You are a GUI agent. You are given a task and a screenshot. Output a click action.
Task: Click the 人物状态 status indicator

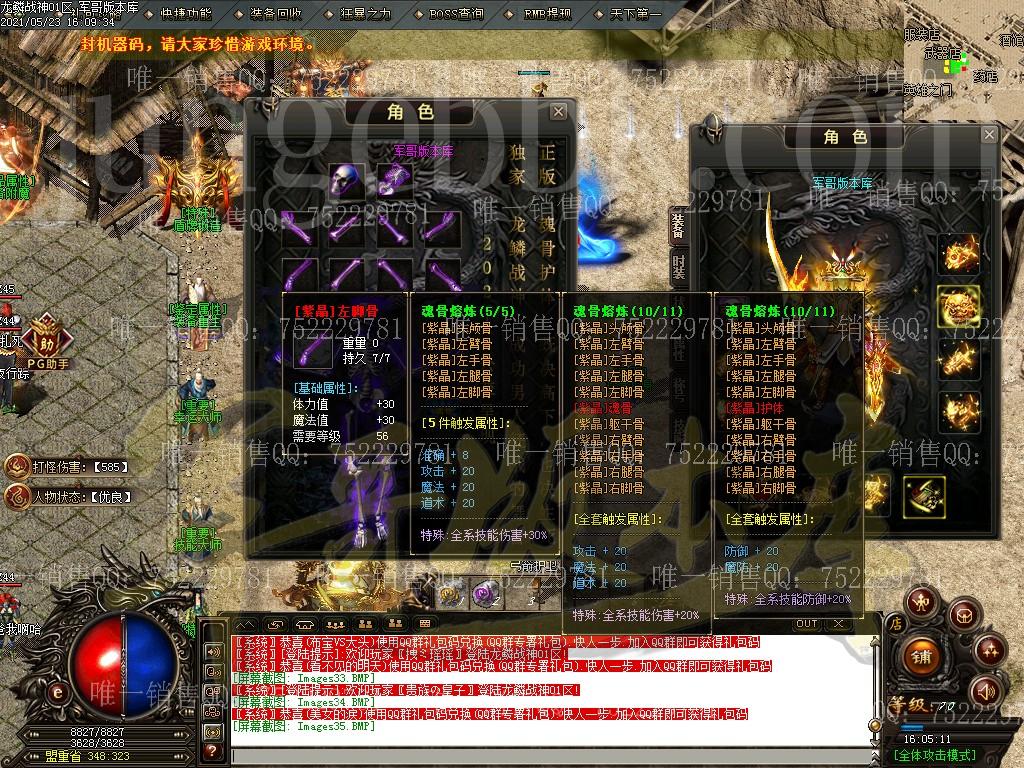click(70, 496)
